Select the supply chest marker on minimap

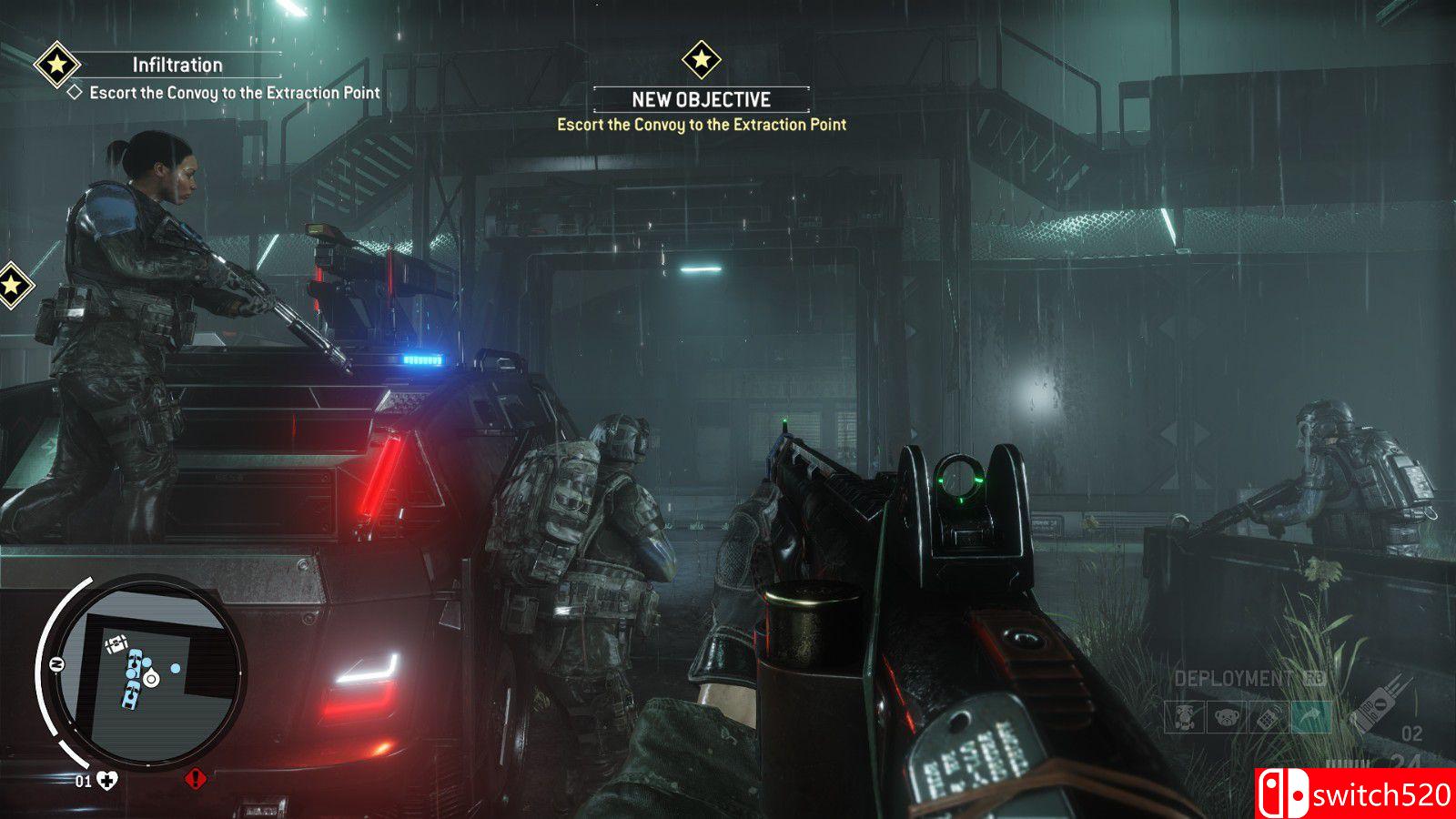116,646
